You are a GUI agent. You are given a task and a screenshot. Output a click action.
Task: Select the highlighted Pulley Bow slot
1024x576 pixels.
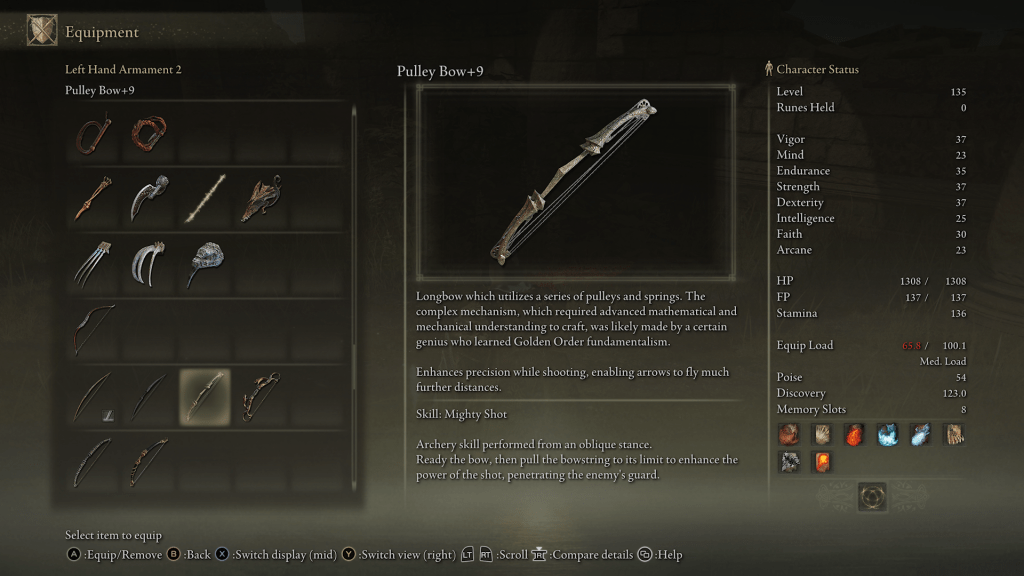pyautogui.click(x=204, y=396)
